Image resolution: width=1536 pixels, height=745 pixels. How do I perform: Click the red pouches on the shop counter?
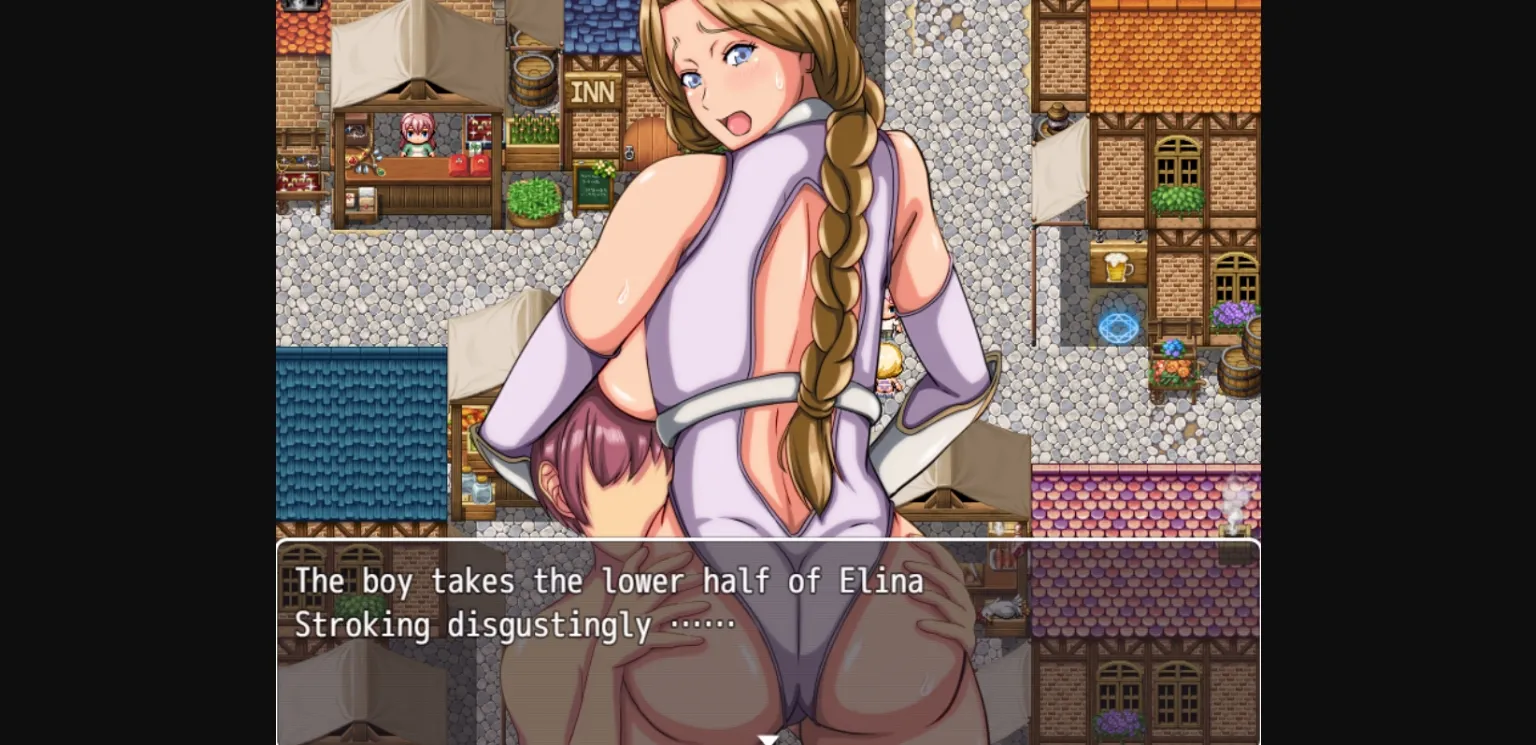(468, 164)
